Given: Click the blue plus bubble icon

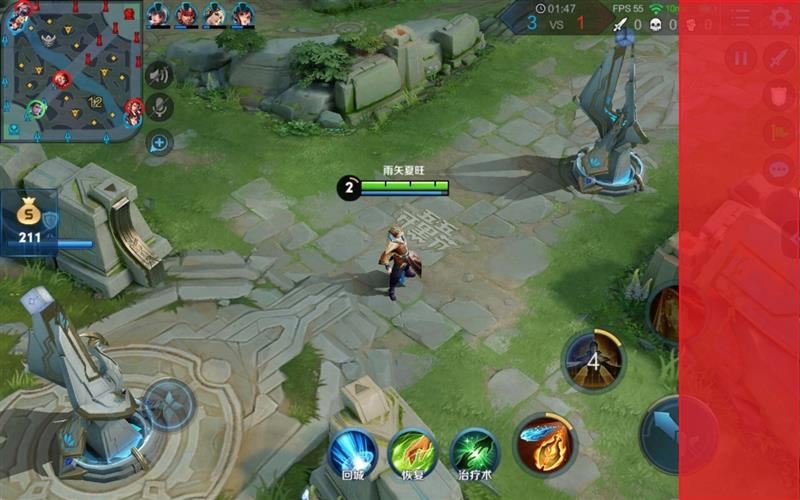Looking at the screenshot, I should point(159,142).
